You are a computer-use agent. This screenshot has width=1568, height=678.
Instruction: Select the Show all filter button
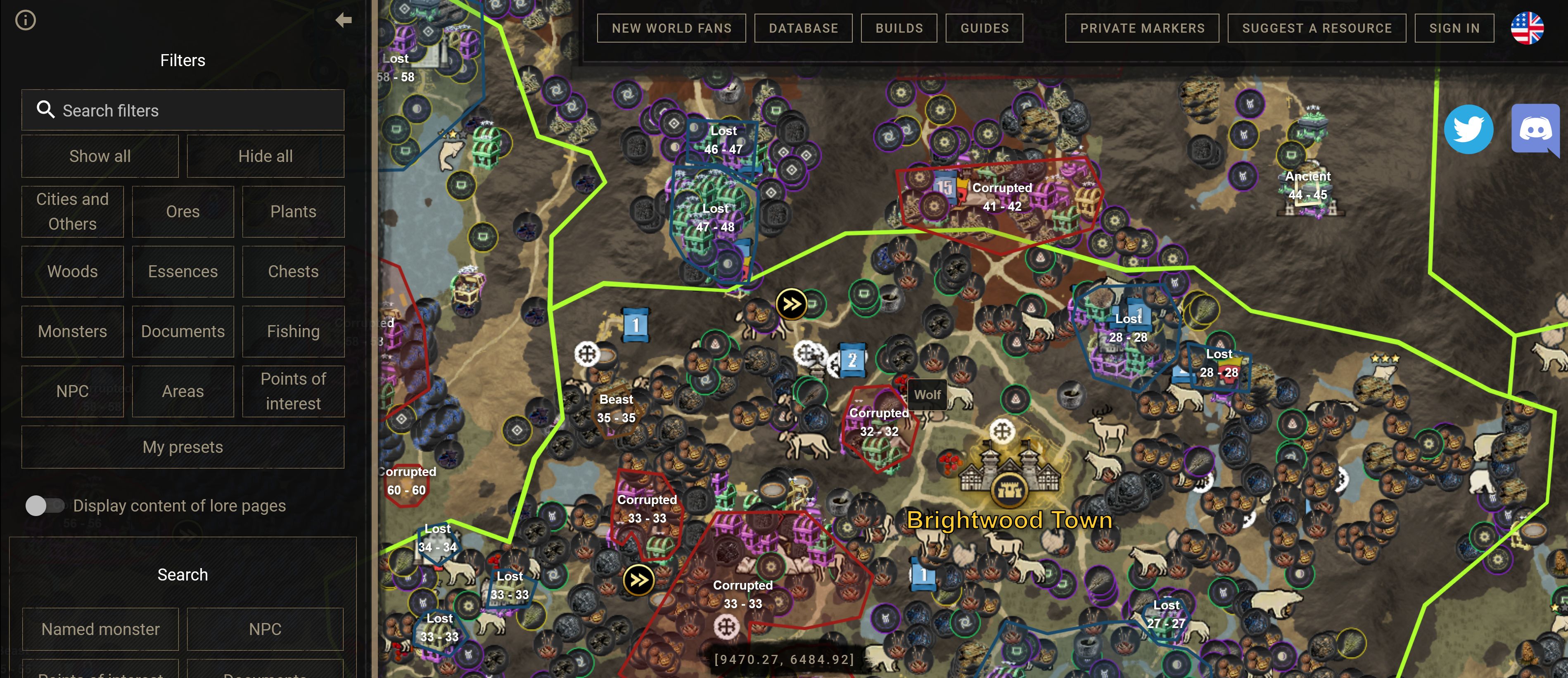pos(100,157)
